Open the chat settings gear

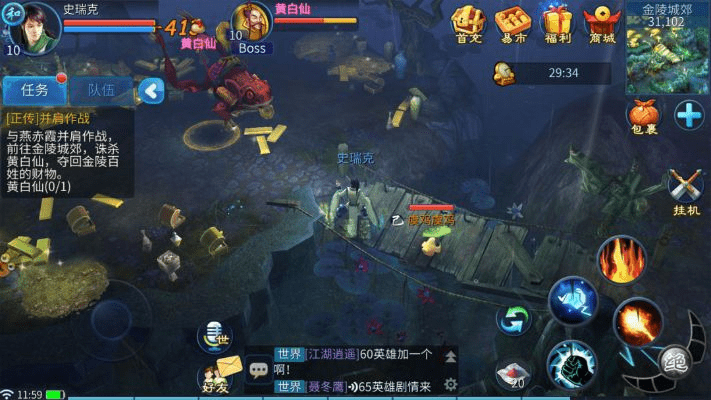tap(451, 384)
